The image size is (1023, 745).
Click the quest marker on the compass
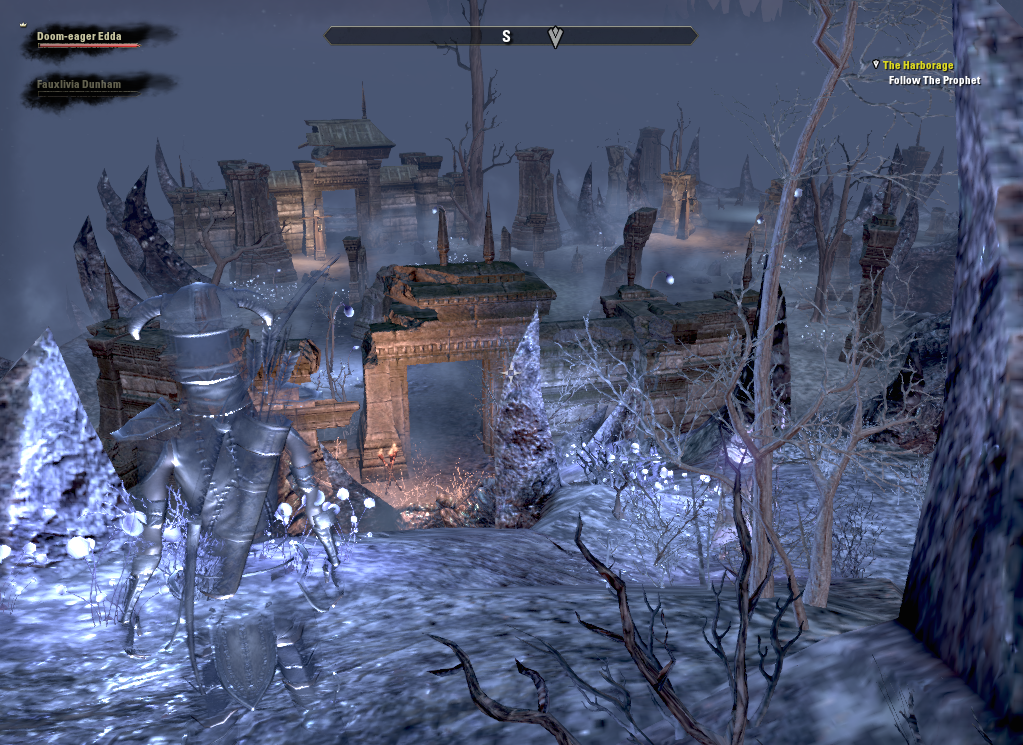pyautogui.click(x=556, y=37)
